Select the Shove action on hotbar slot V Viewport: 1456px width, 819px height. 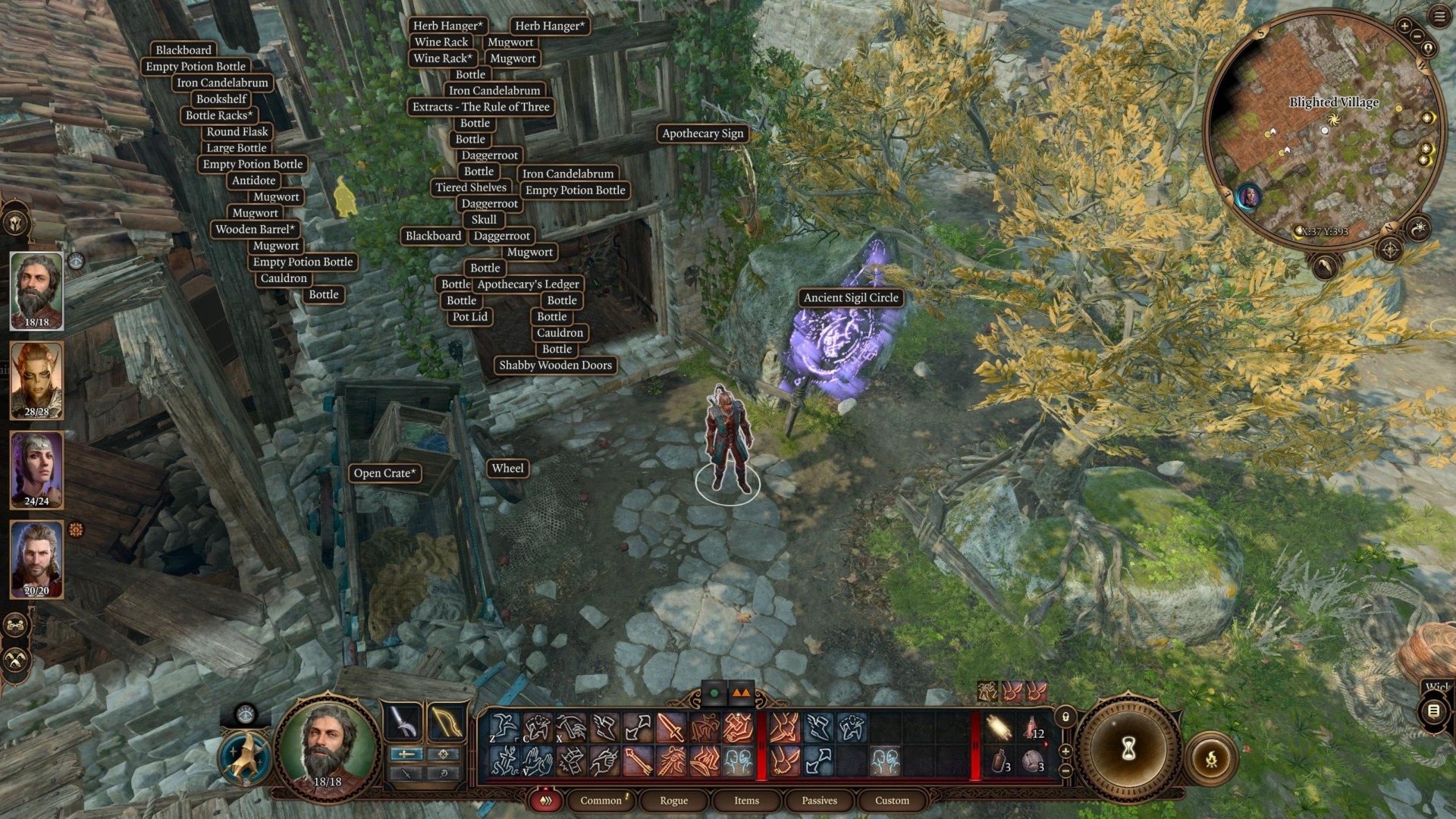(x=540, y=758)
